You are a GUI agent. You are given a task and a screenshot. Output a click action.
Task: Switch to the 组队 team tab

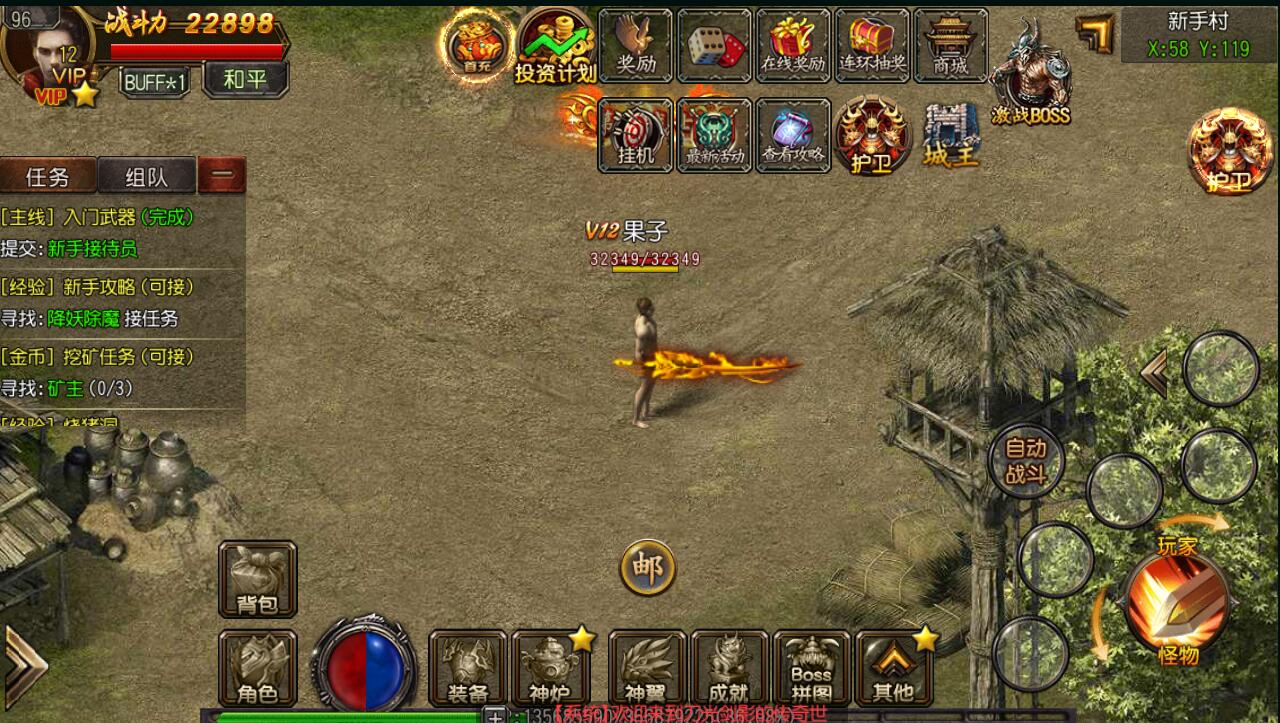coord(146,177)
